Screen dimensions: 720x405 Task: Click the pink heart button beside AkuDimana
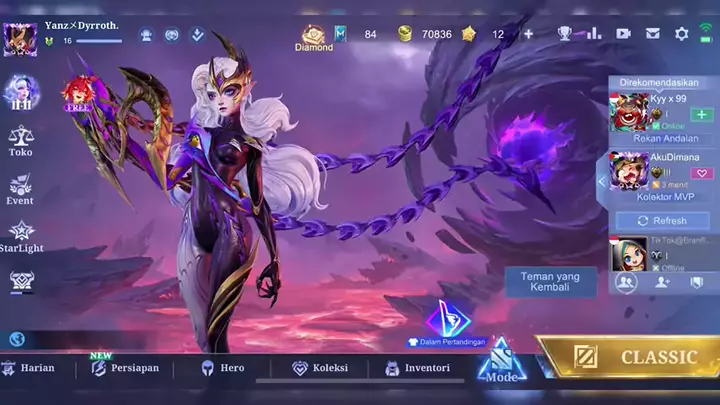coord(702,173)
